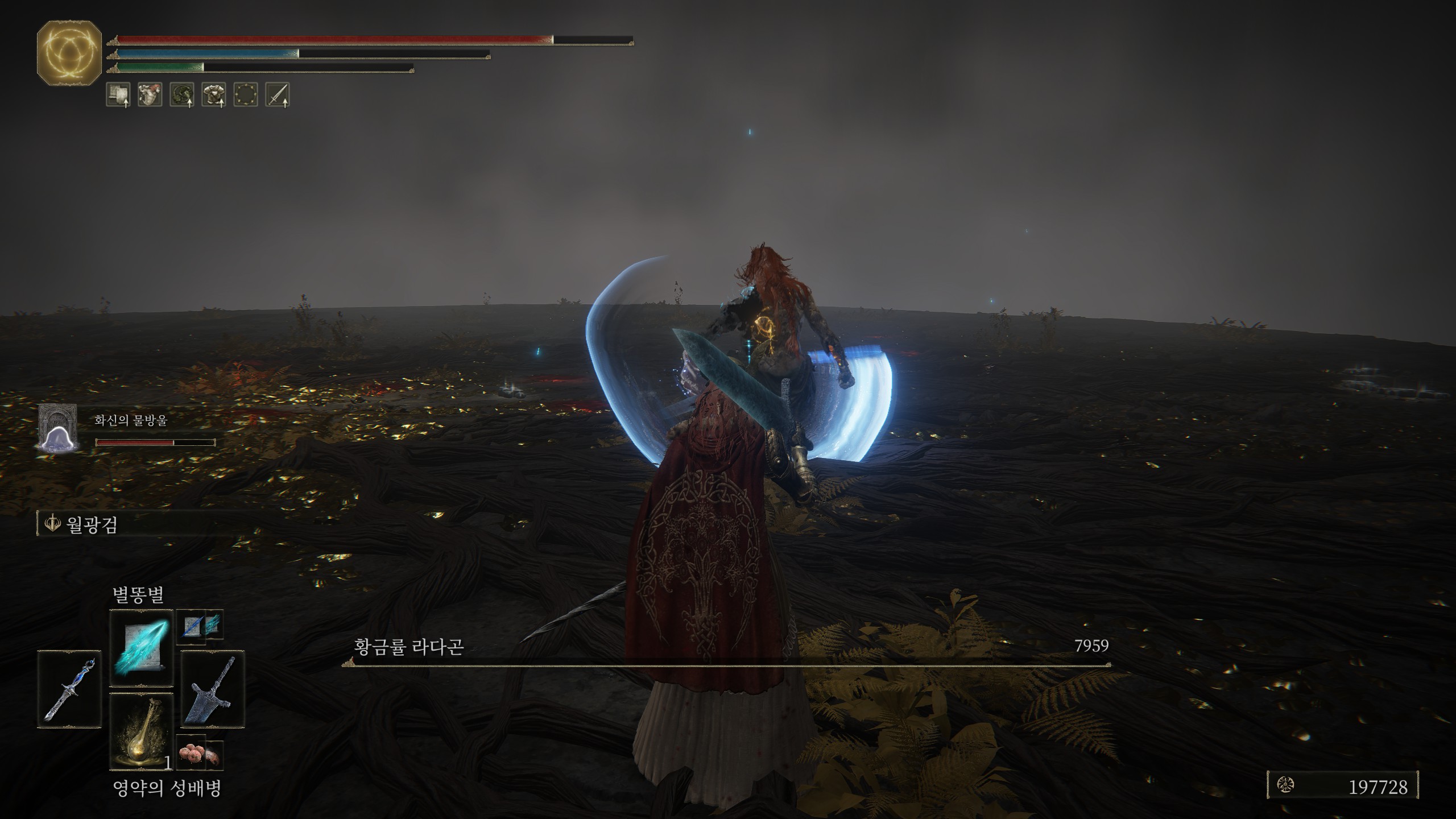Use the 영약의 성배병 golden flask
1456x819 pixels.
[x=141, y=731]
